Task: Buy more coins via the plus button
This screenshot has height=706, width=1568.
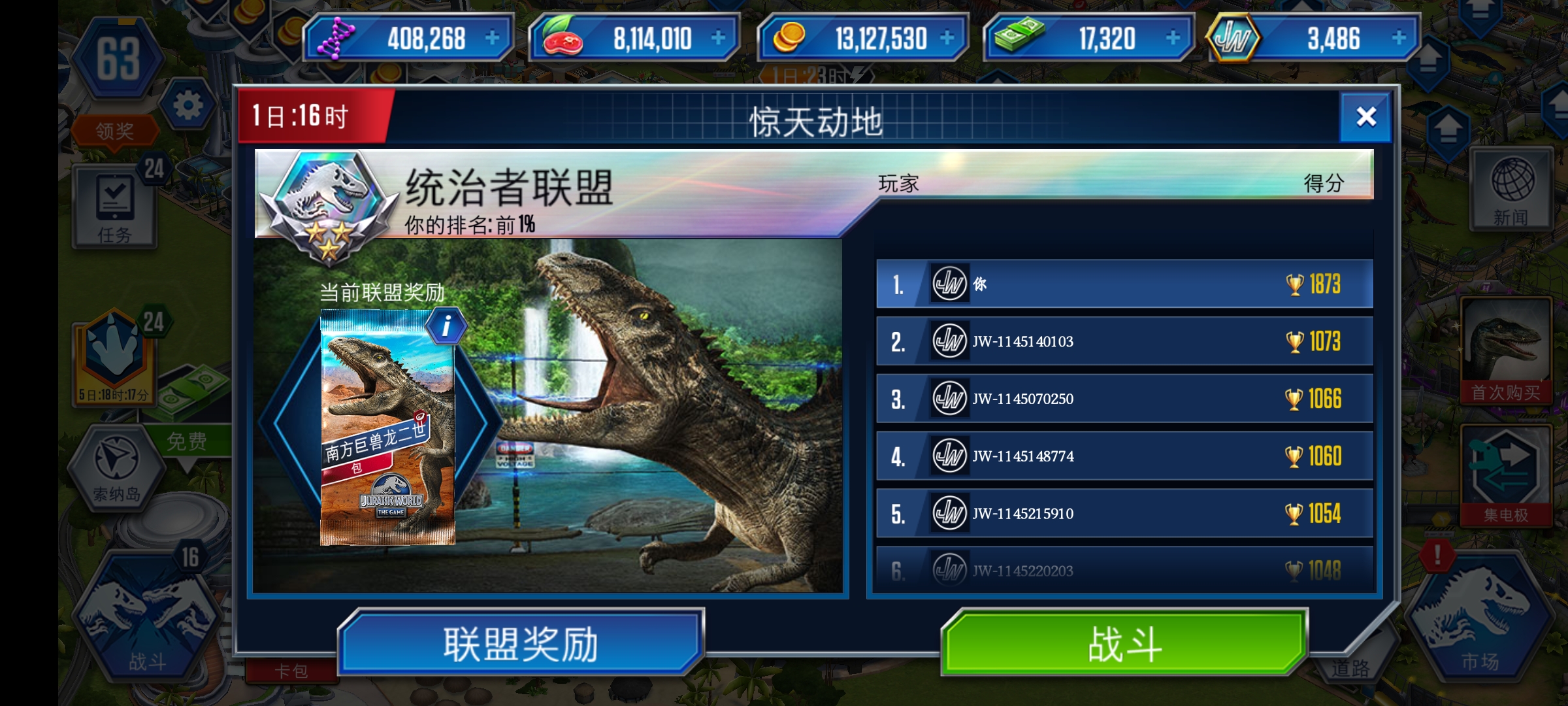Action: (x=947, y=38)
